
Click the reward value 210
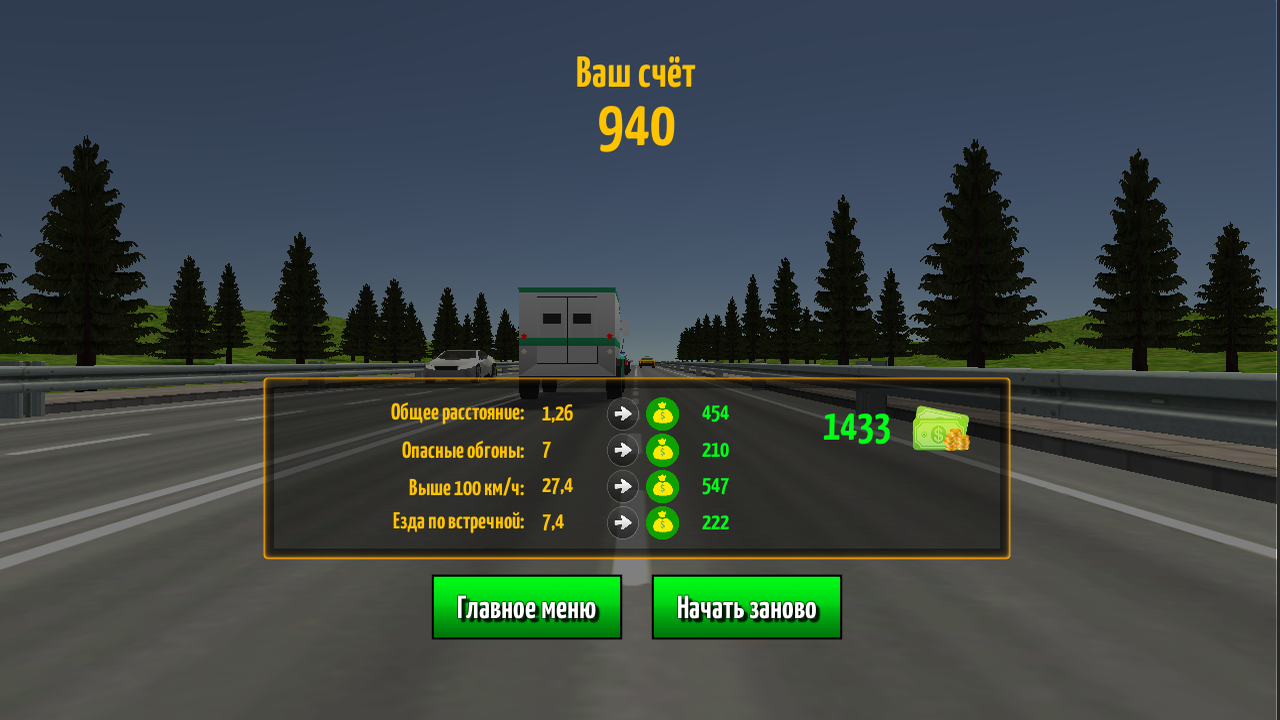[714, 450]
